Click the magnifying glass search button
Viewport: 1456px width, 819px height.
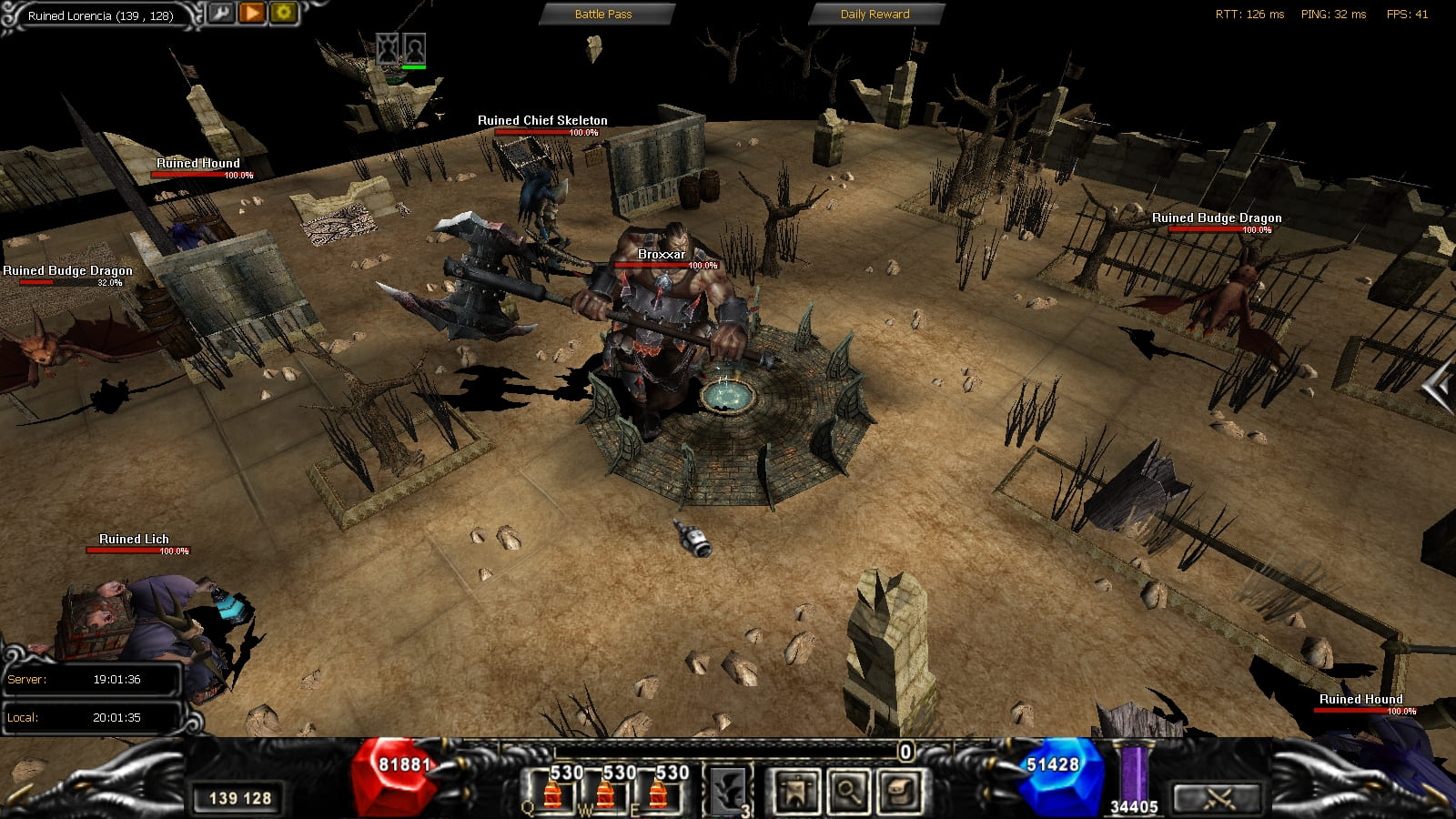pos(848,790)
